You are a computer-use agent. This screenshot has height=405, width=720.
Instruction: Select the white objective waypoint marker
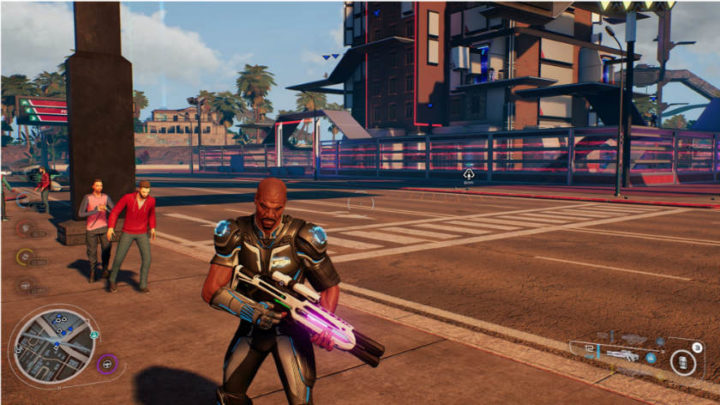point(468,175)
